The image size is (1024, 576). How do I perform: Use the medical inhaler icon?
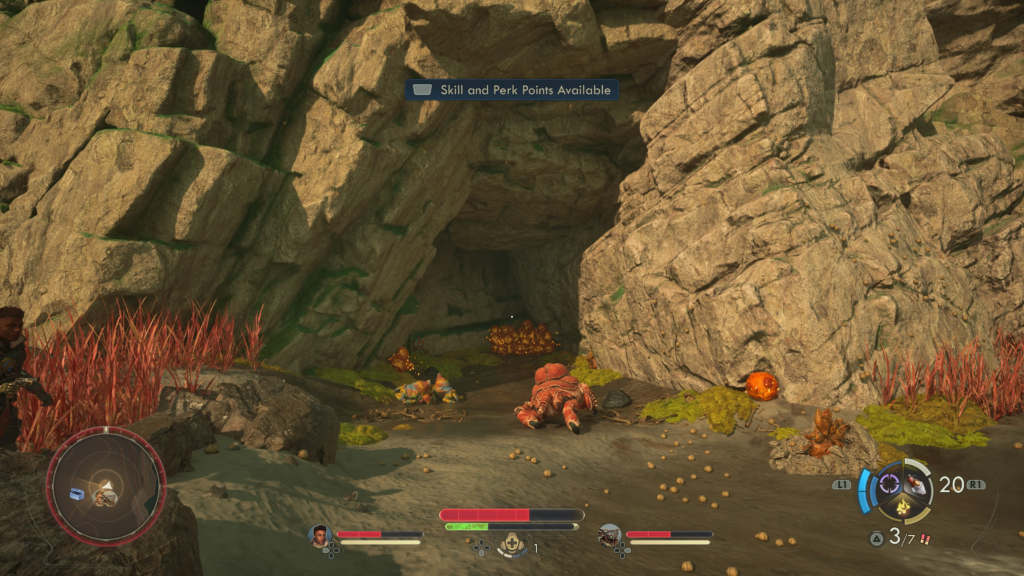click(514, 545)
